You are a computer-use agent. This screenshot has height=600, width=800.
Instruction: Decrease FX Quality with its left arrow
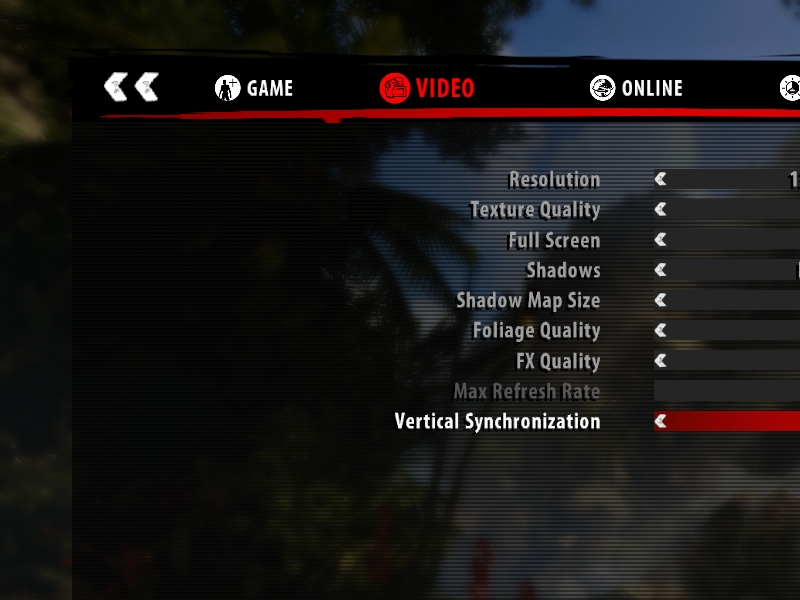(660, 361)
